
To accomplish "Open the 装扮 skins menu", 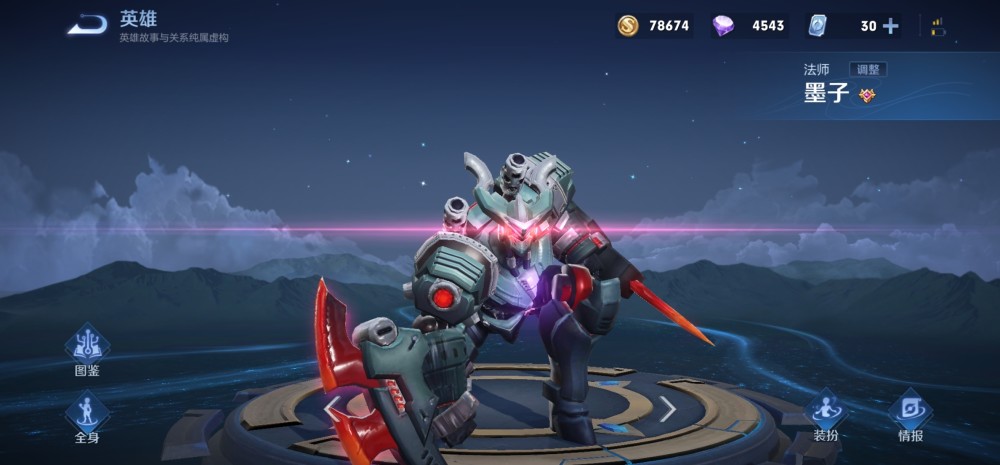I will [x=825, y=414].
